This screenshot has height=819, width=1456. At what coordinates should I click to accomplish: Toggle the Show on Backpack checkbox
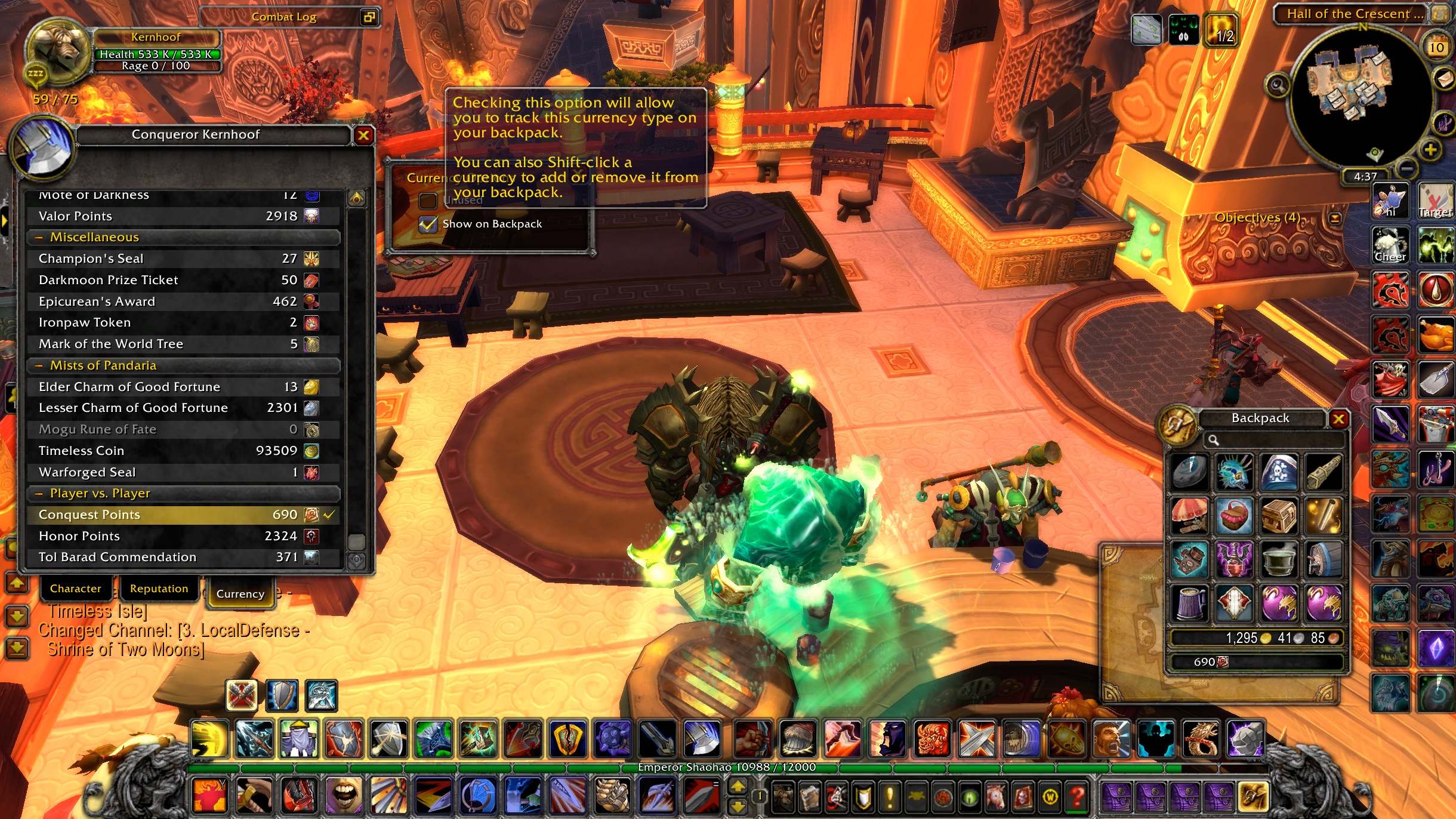(x=428, y=224)
